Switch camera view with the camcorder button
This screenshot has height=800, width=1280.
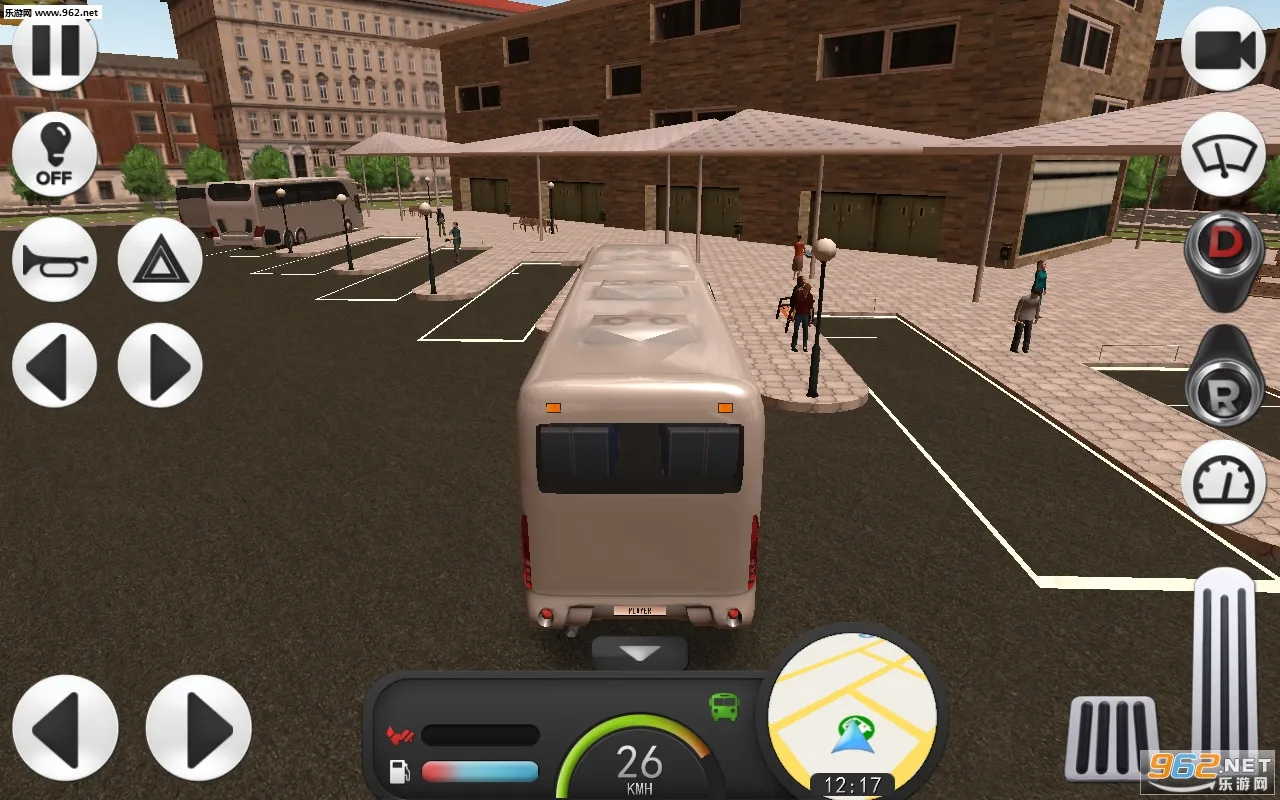coord(1223,48)
